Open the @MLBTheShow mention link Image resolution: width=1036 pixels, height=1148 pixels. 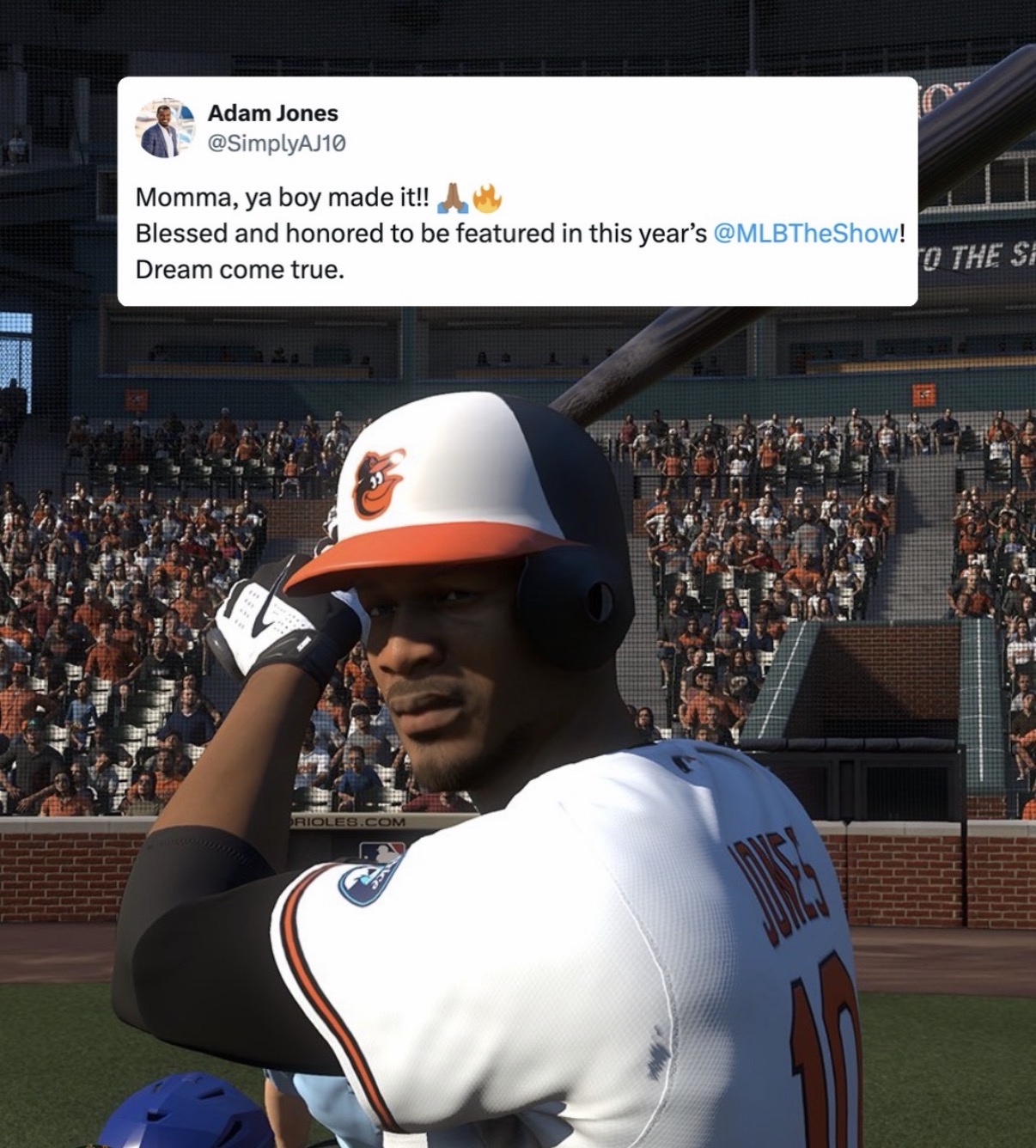click(x=805, y=235)
